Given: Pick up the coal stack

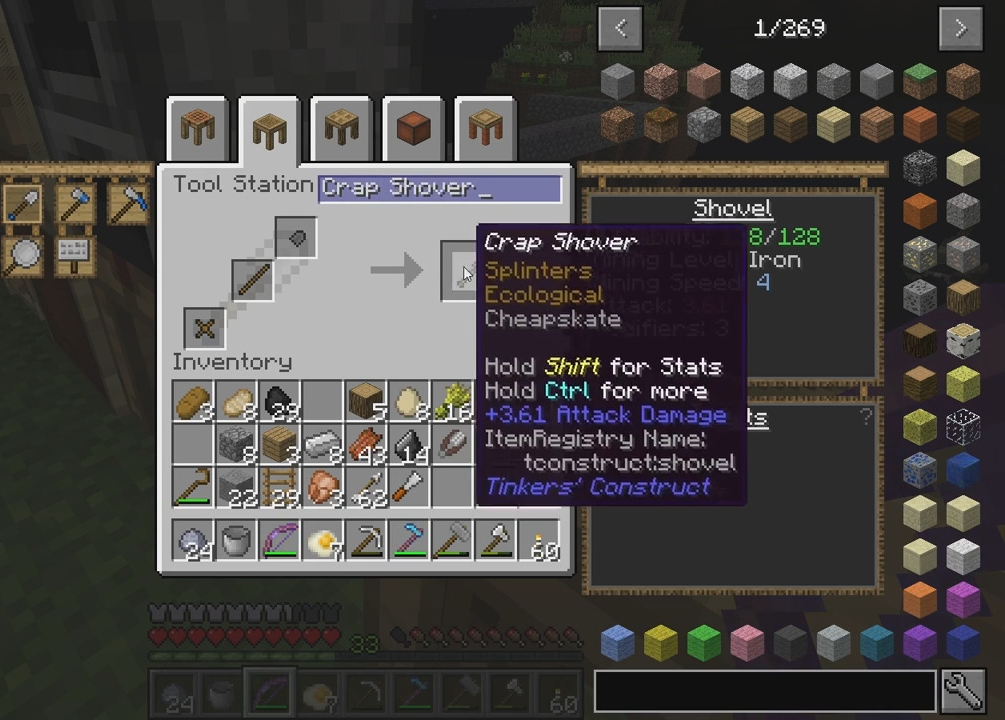Looking at the screenshot, I should [279, 402].
